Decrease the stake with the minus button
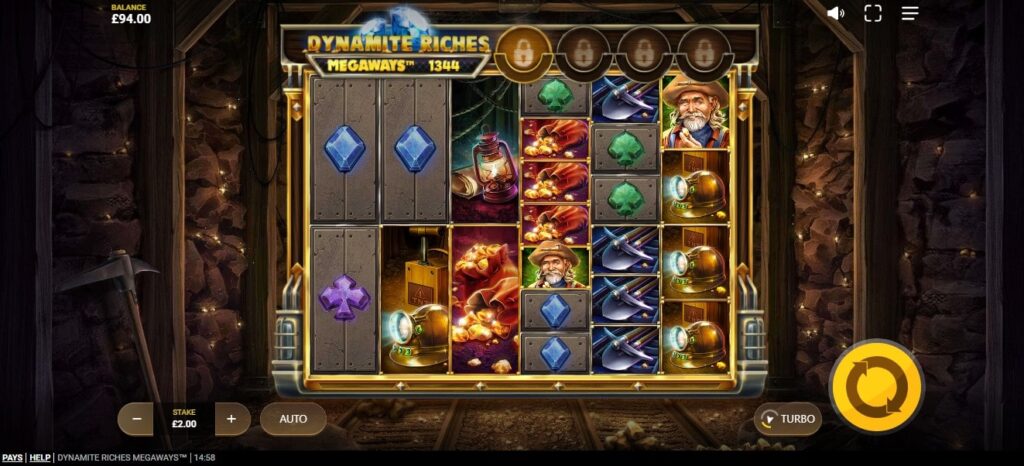1024x466 pixels. click(x=136, y=418)
